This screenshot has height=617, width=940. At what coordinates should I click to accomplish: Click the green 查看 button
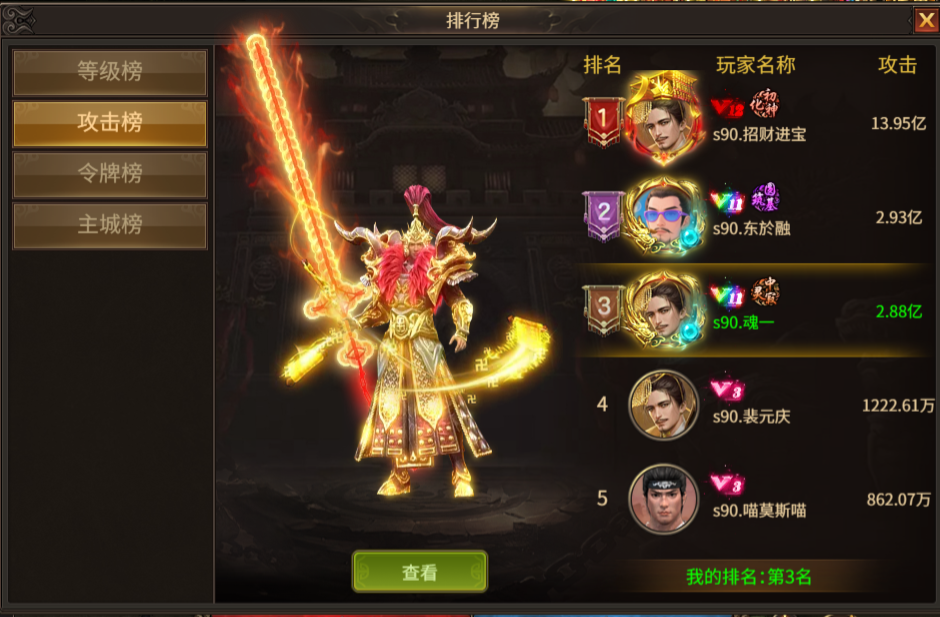click(420, 572)
